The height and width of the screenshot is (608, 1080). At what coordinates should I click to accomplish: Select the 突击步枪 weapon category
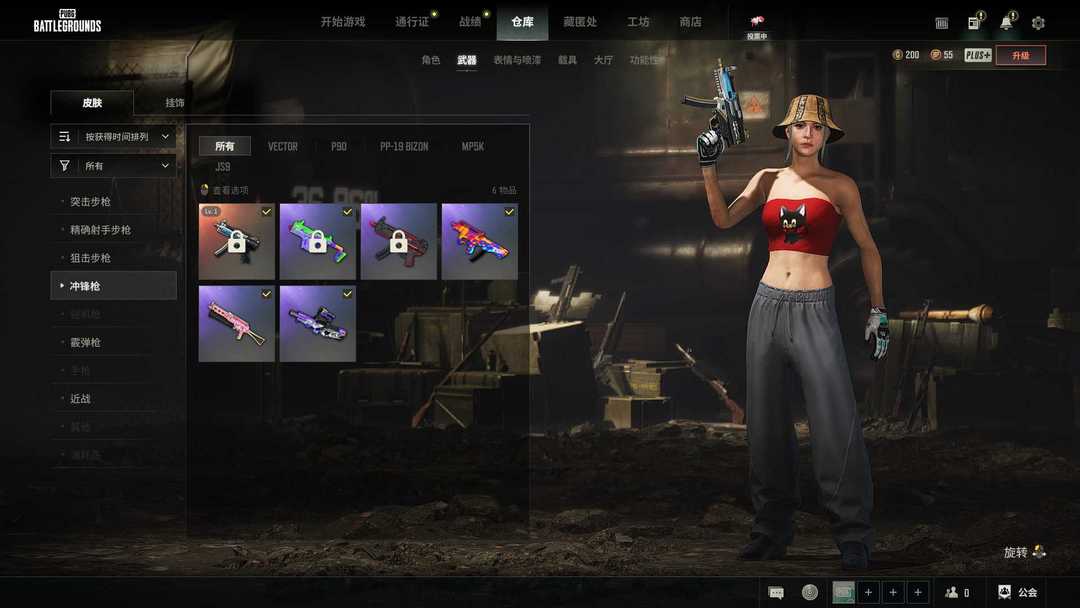[x=90, y=202]
